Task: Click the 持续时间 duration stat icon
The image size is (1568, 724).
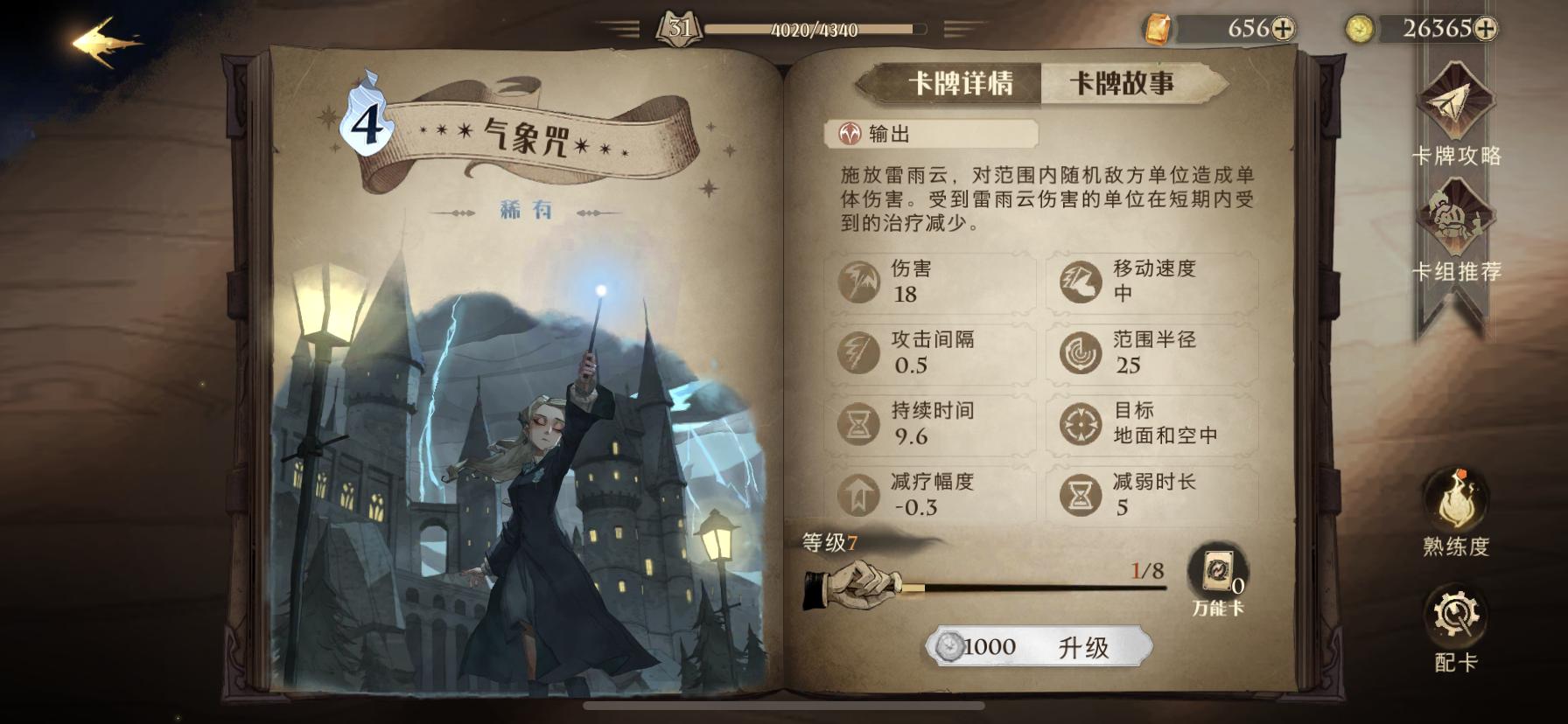Action: point(861,424)
